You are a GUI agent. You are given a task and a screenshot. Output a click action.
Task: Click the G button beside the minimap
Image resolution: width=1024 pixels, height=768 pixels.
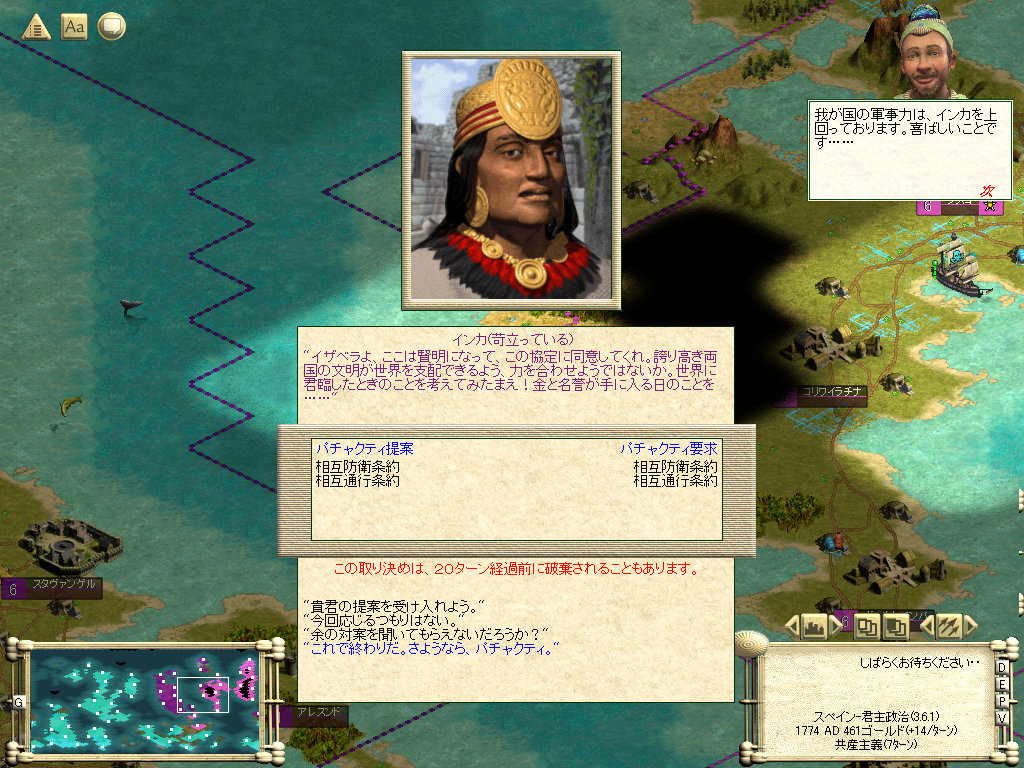18,702
